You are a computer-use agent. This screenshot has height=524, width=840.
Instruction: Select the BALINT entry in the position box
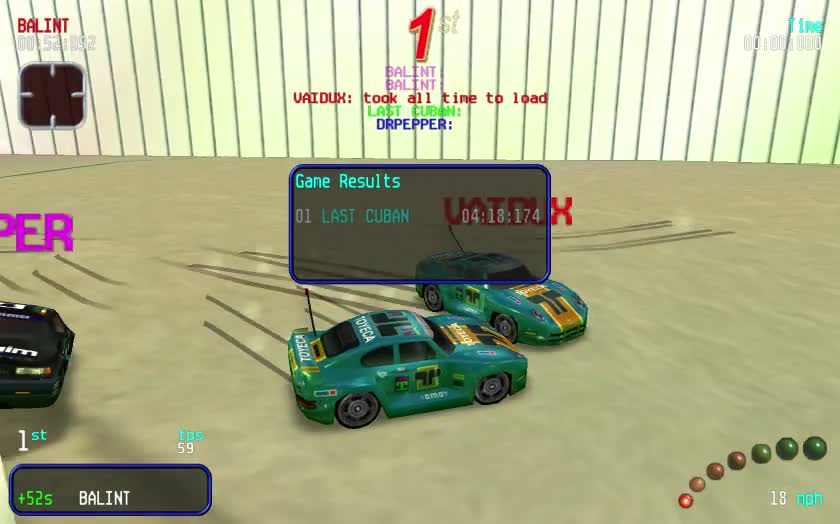(x=104, y=498)
